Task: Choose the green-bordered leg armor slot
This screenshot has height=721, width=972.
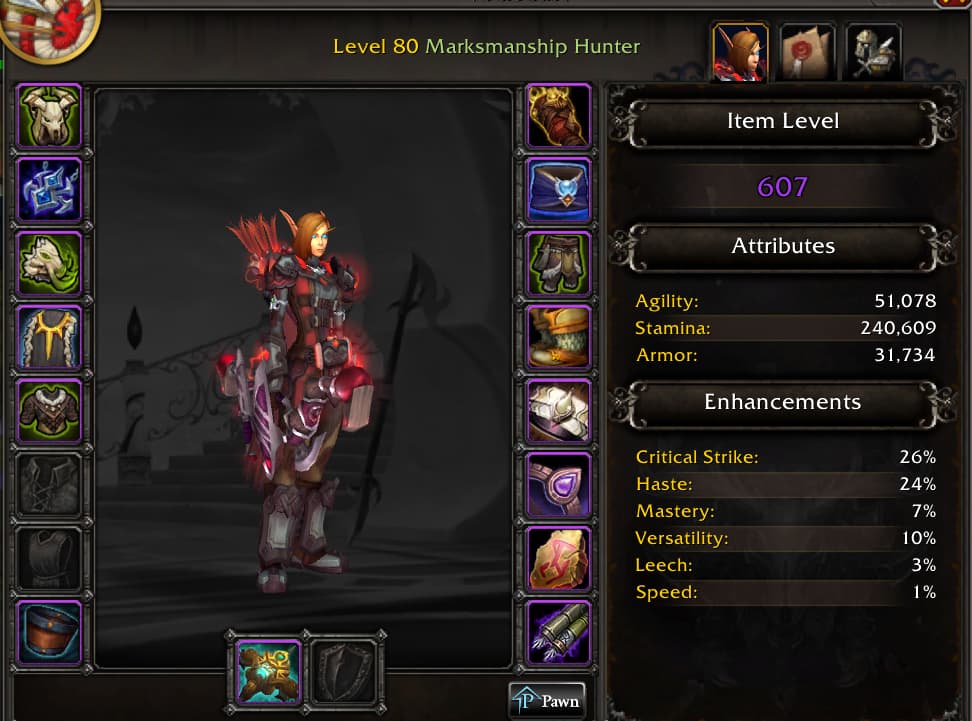Action: (x=559, y=264)
